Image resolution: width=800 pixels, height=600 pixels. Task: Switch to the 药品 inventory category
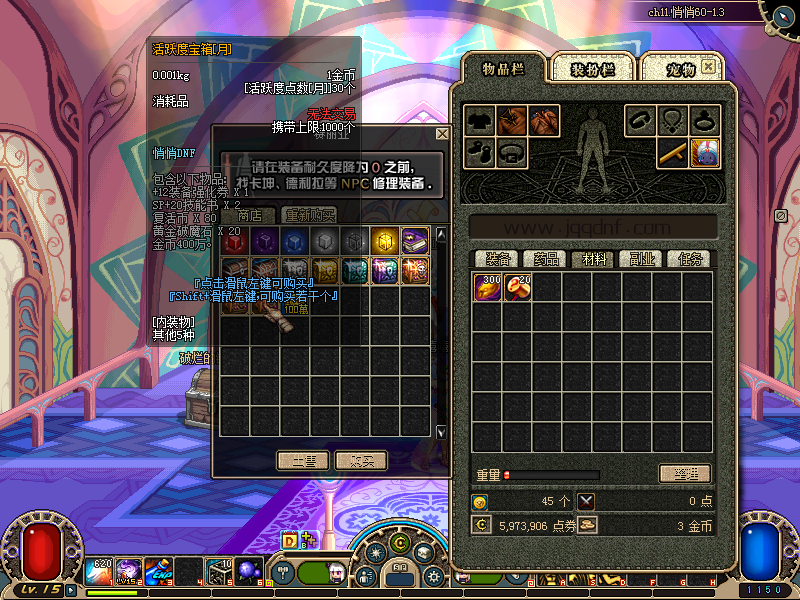point(546,259)
